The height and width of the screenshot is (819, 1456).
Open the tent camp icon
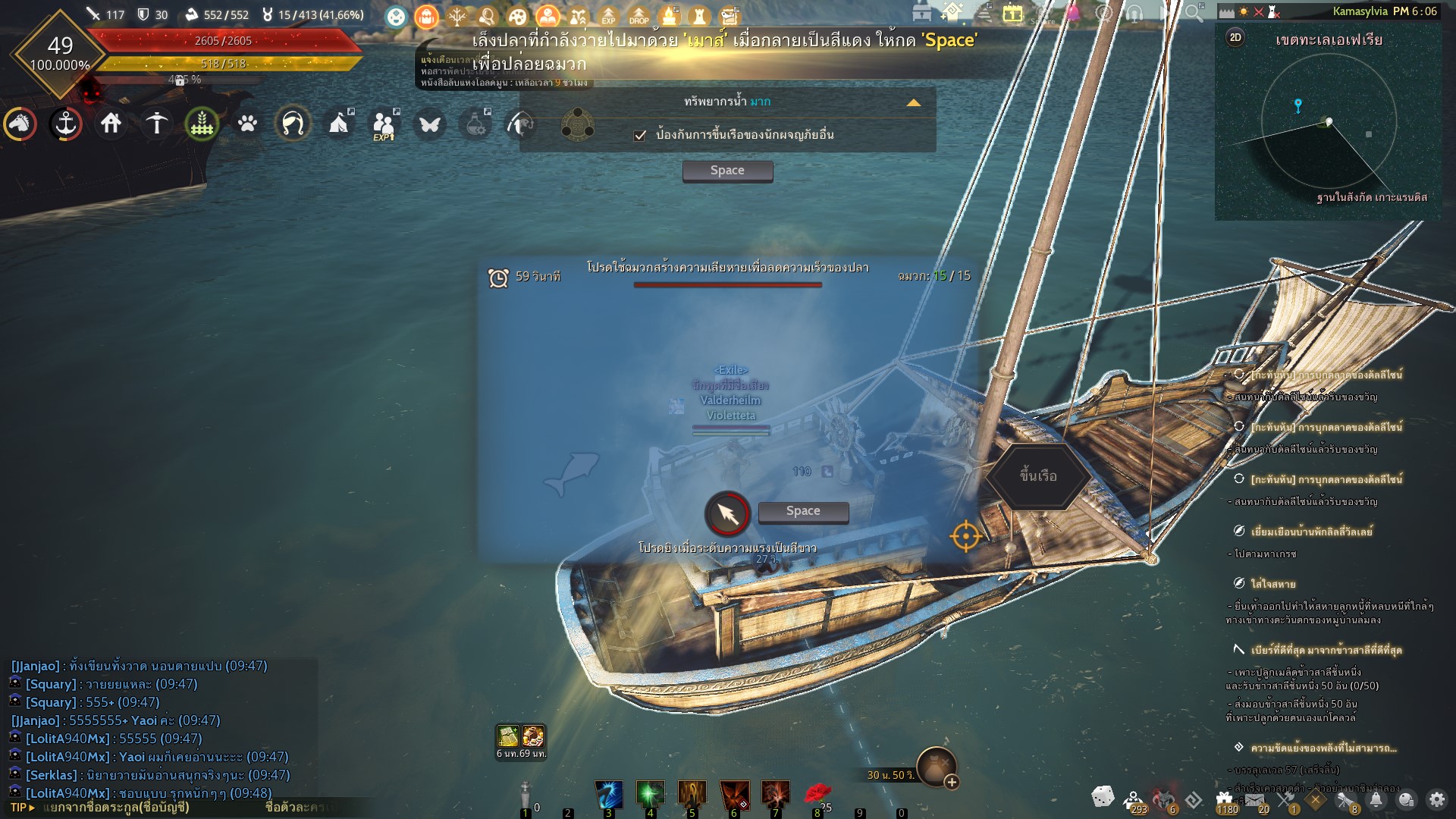pyautogui.click(x=339, y=123)
